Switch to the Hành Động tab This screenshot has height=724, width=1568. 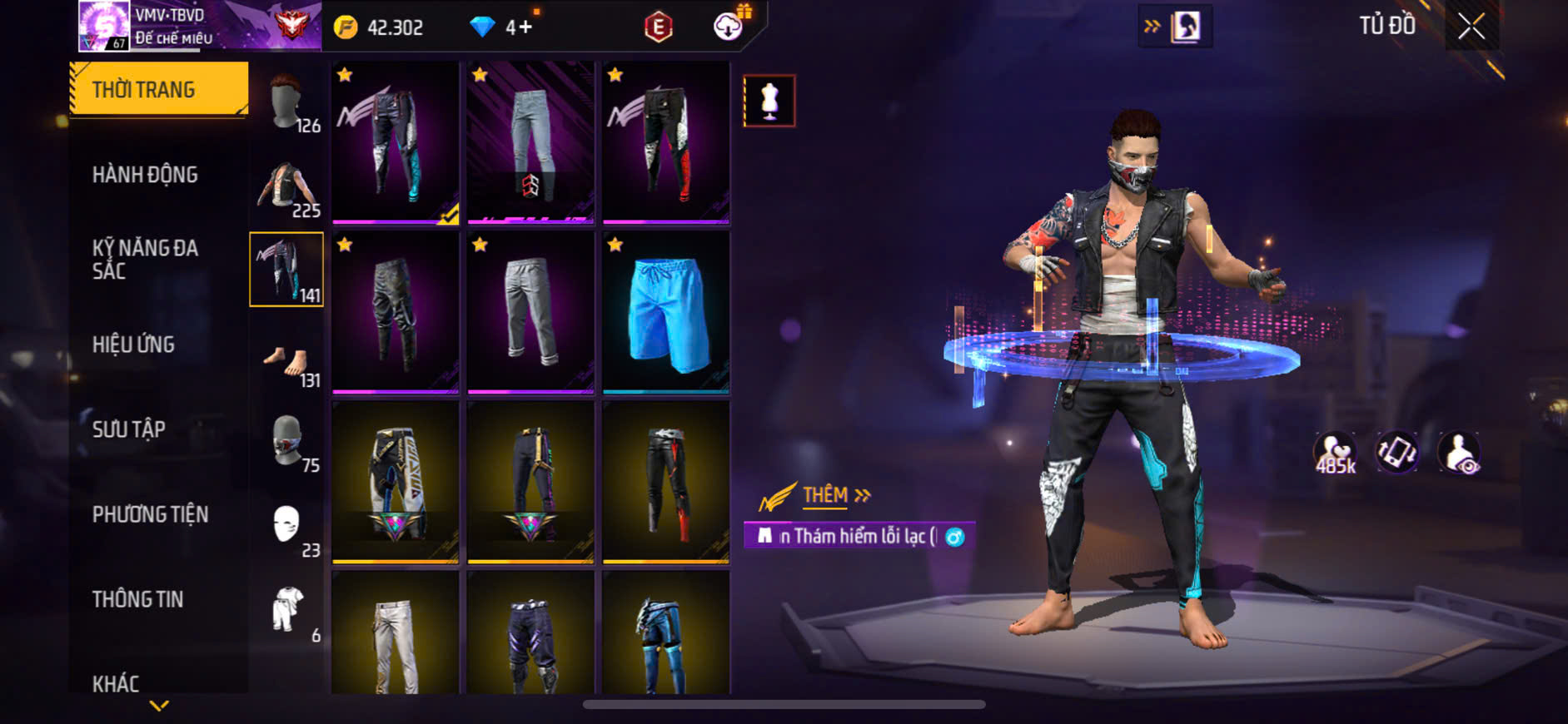[x=145, y=175]
